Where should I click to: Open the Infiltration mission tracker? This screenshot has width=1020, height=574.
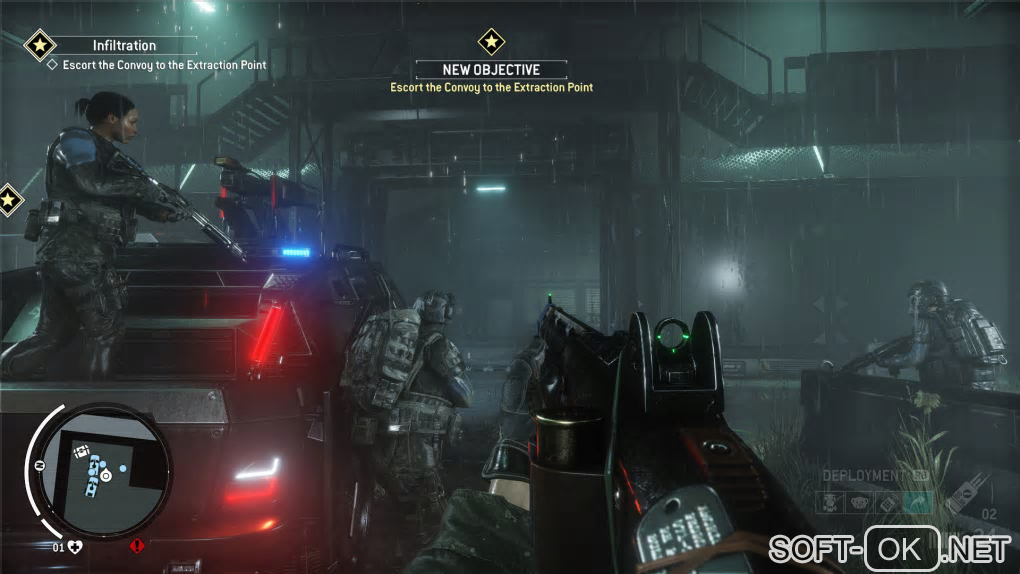point(124,45)
